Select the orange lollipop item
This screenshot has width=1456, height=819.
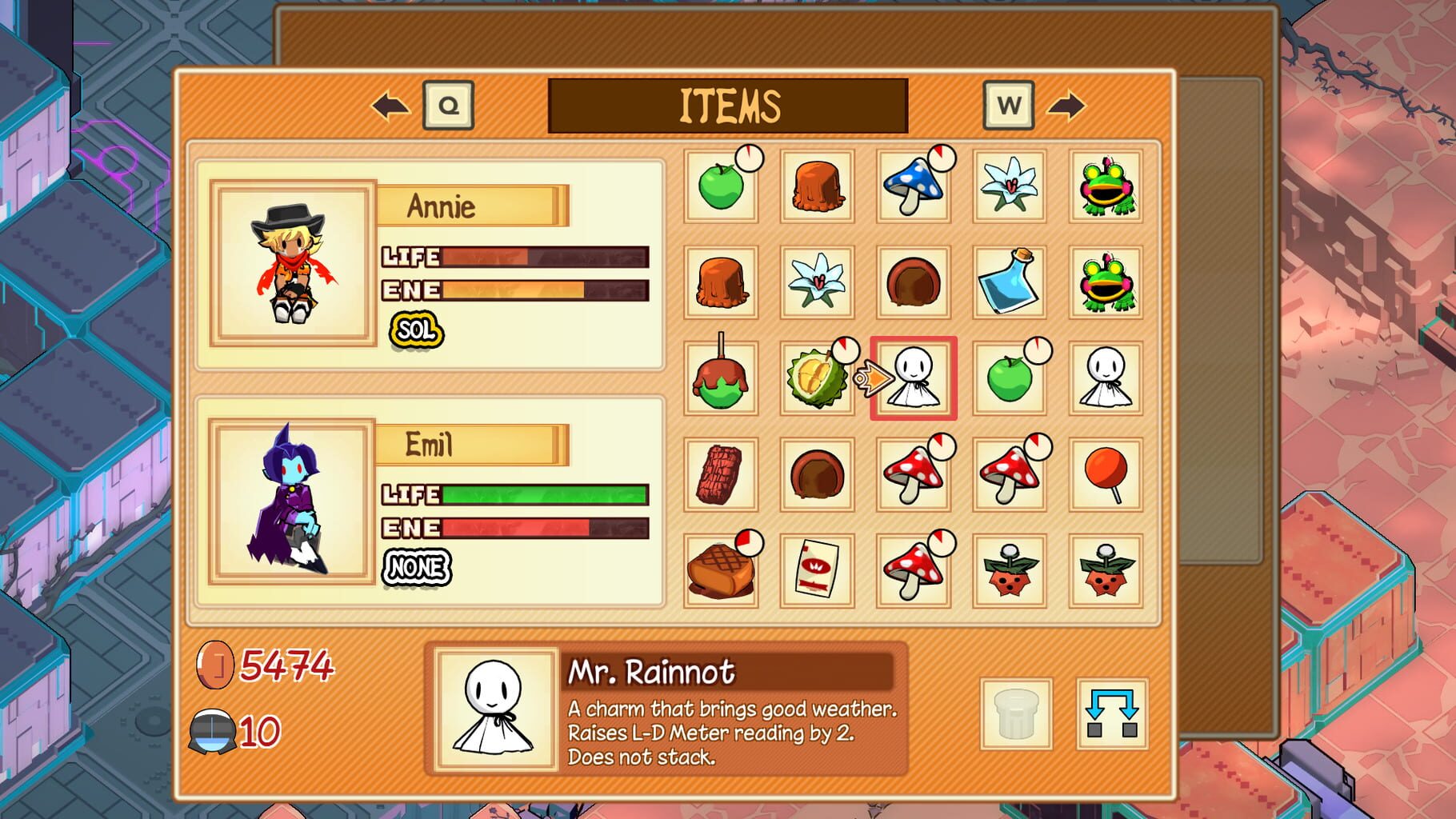coord(1104,473)
